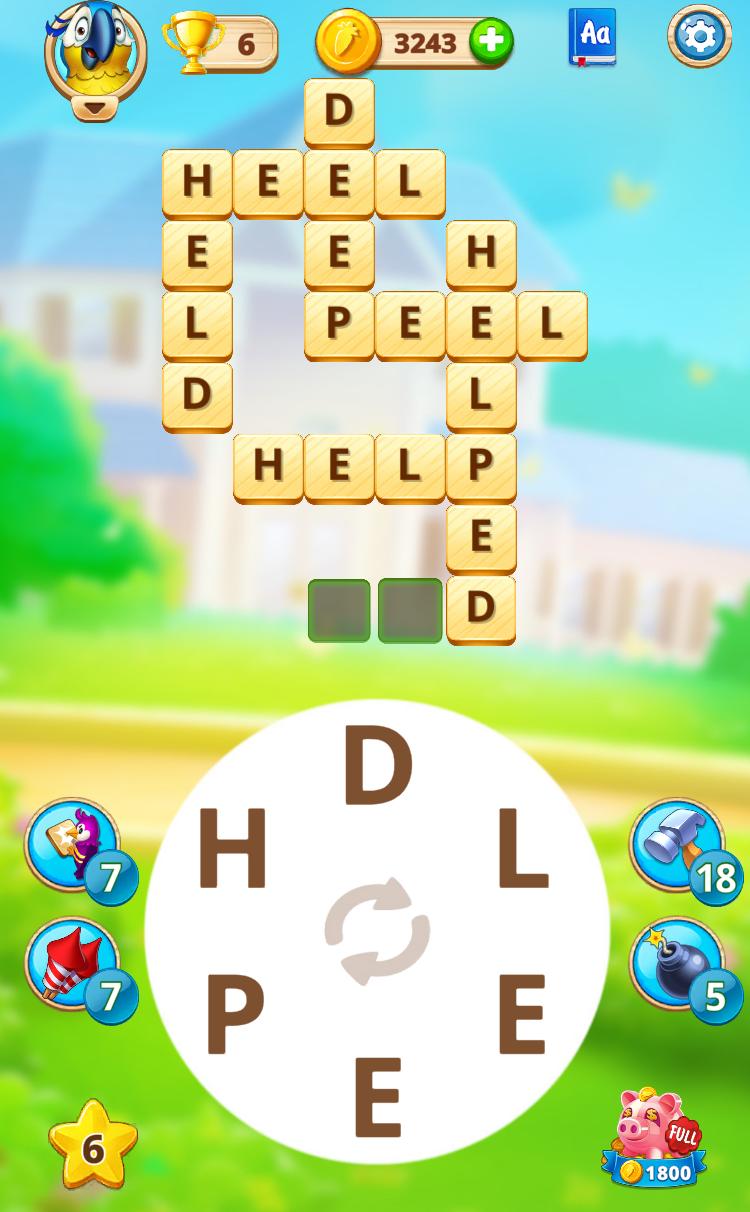This screenshot has height=1212, width=750.
Task: Open the trophy leaderboard
Action: tap(221, 43)
